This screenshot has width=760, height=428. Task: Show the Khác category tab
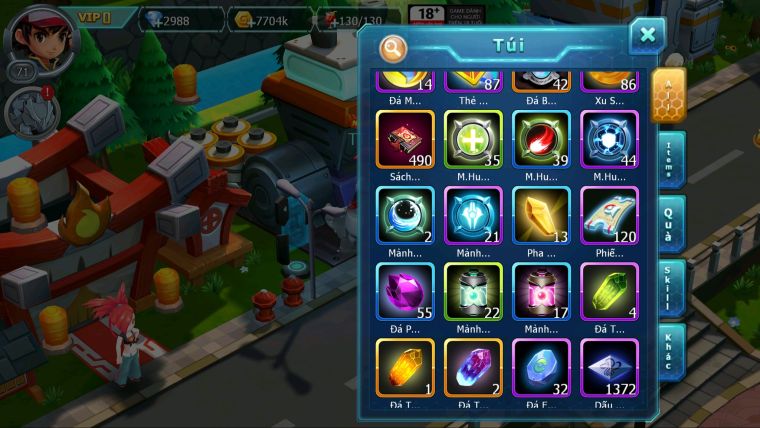(x=671, y=352)
